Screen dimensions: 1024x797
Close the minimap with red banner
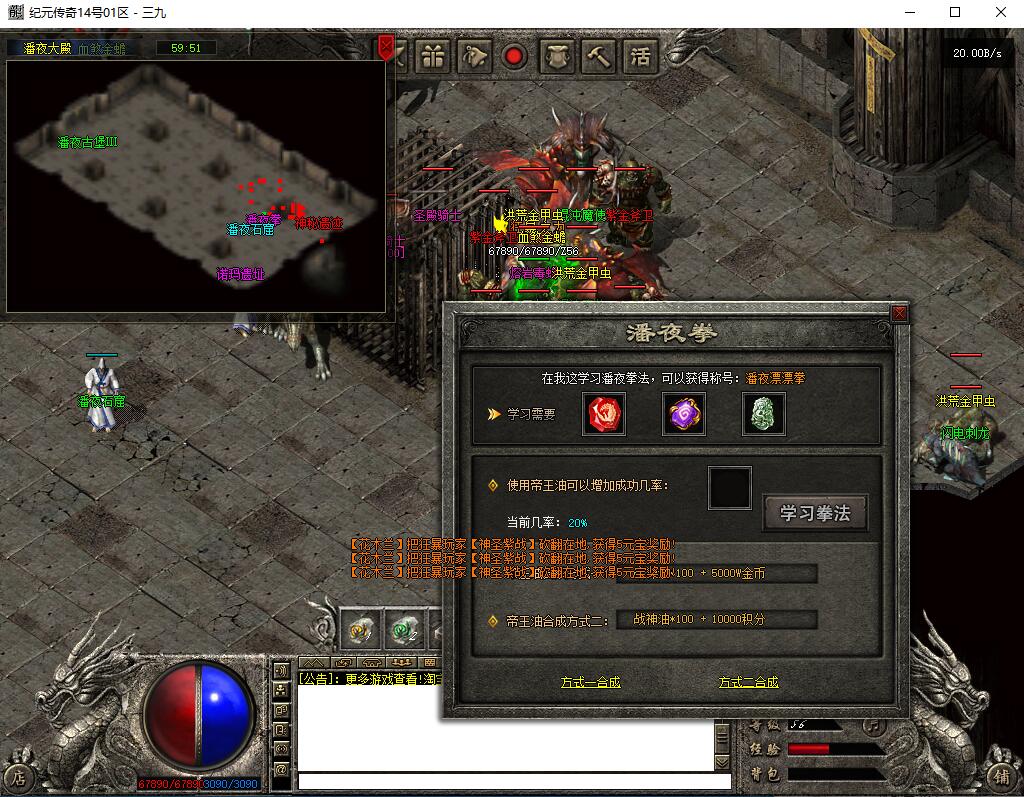tap(386, 47)
